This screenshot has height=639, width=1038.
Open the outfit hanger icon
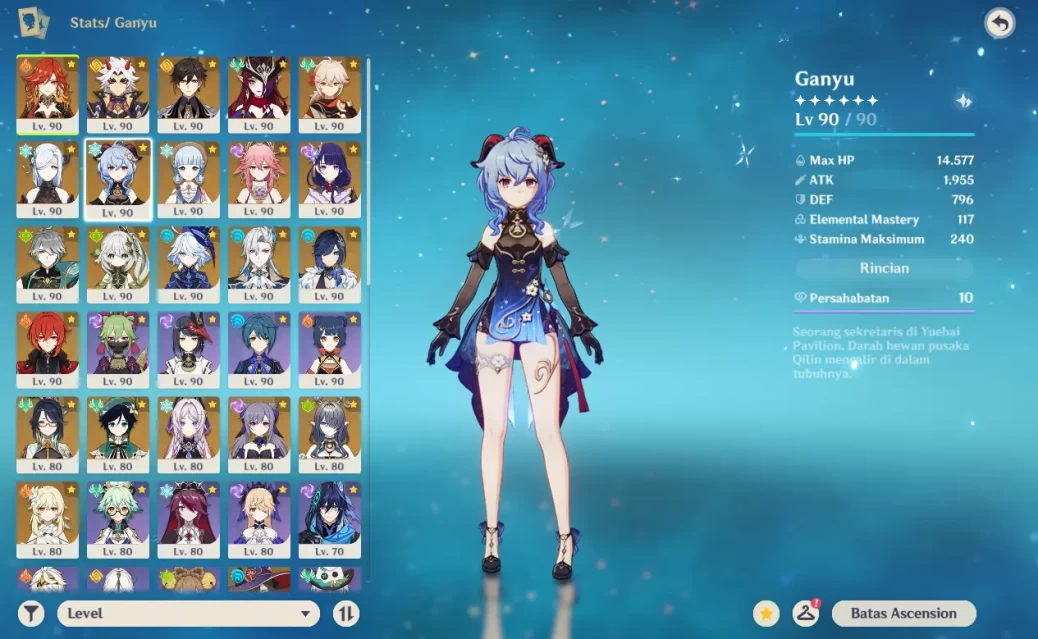point(805,613)
